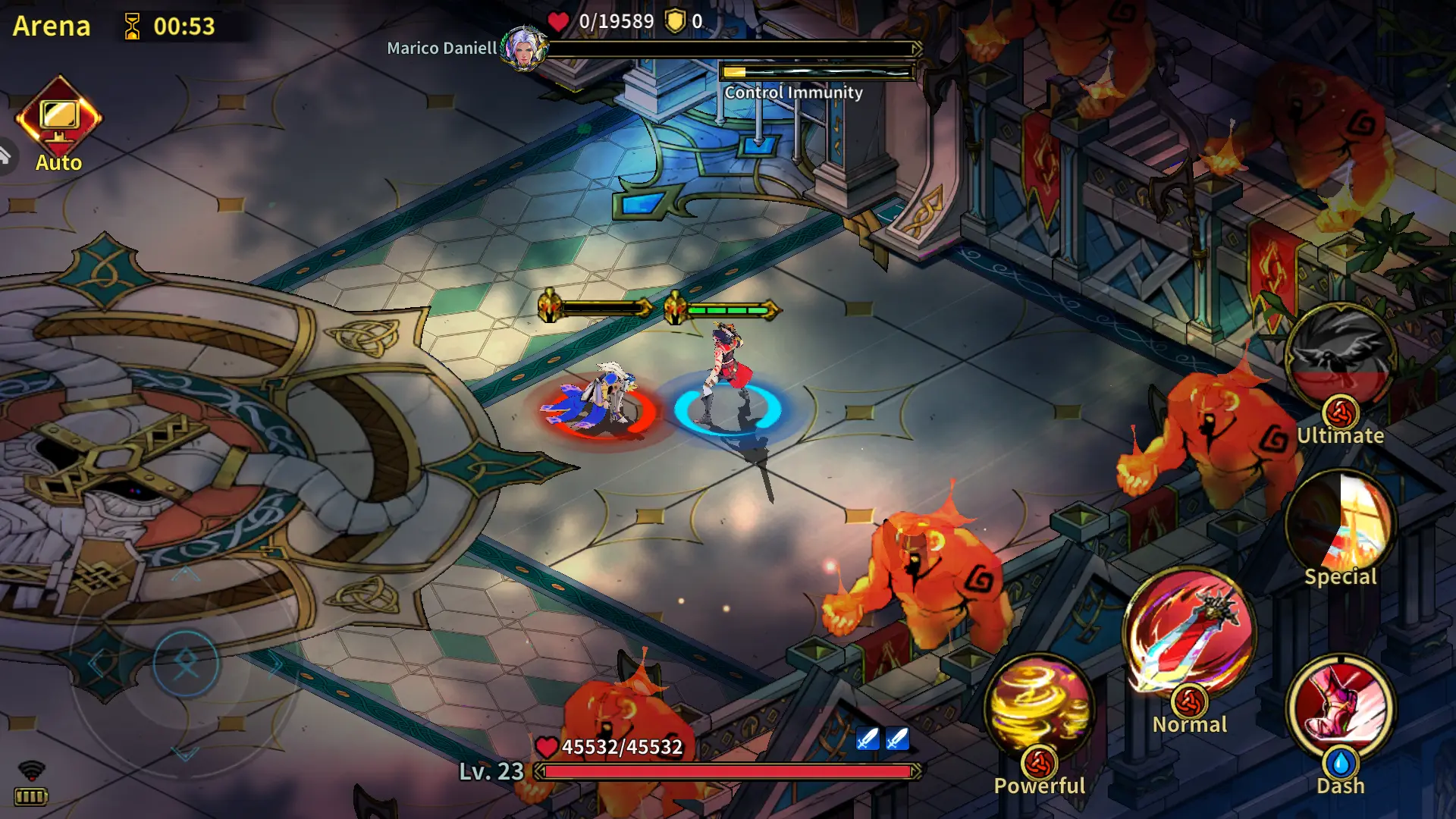Toggle the Auto battle button

pyautogui.click(x=58, y=119)
